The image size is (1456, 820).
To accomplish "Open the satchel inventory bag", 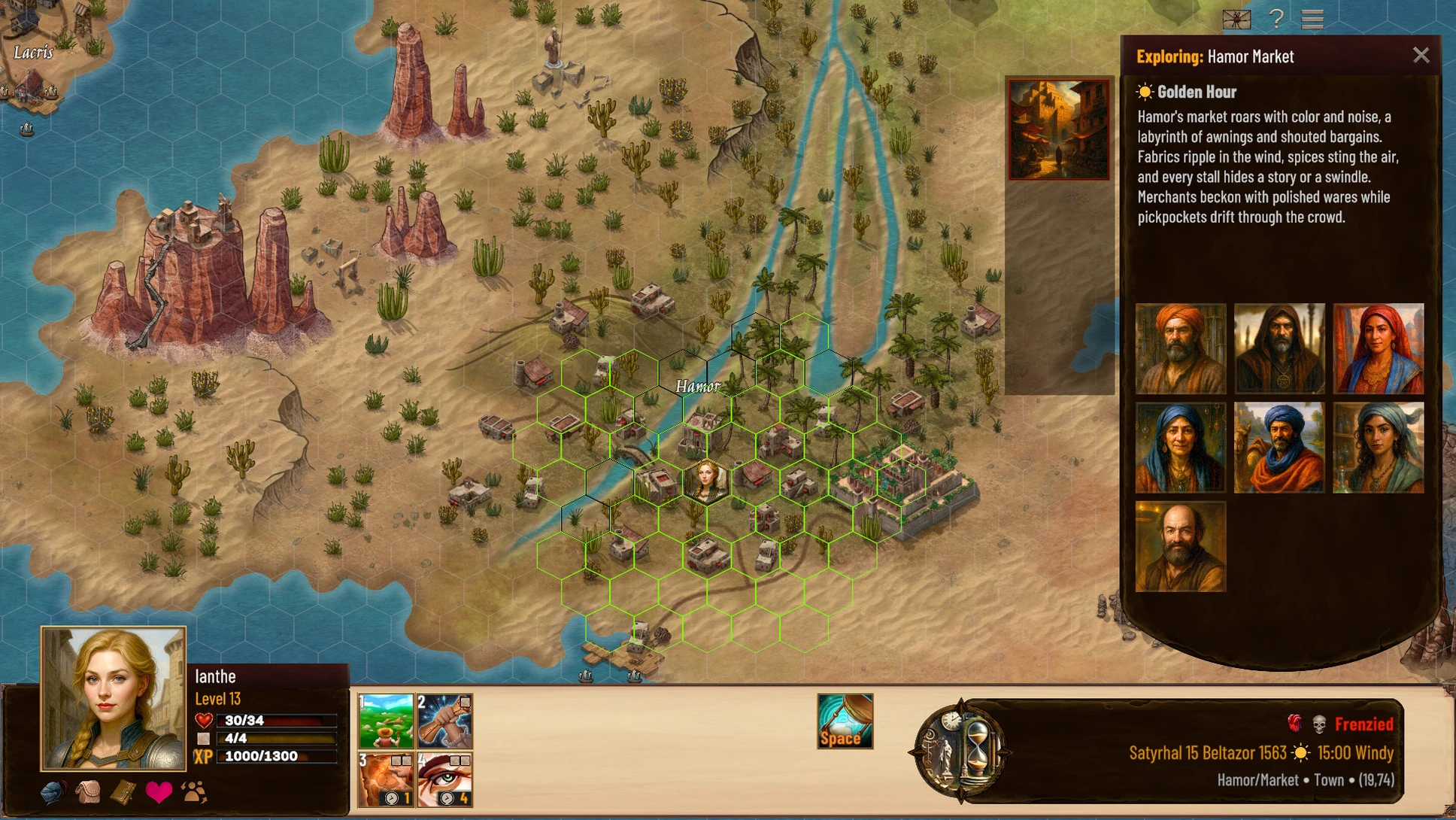I will pos(88,792).
